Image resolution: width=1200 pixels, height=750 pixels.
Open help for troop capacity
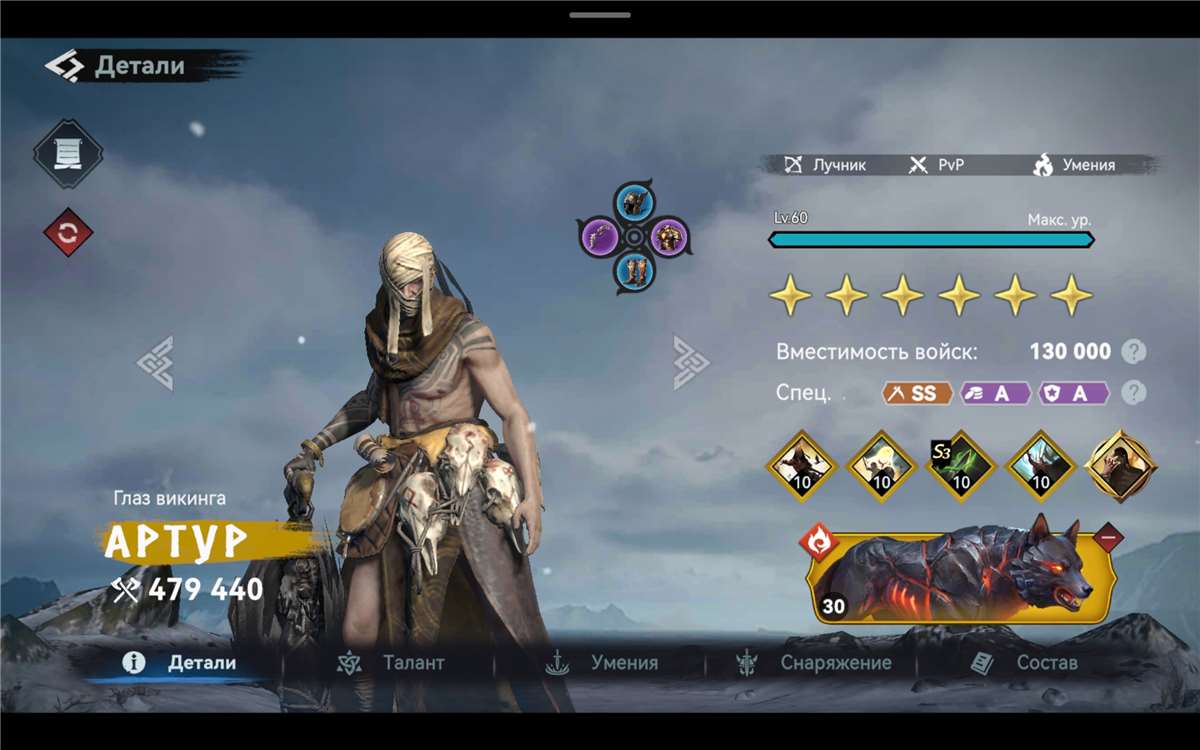1133,352
